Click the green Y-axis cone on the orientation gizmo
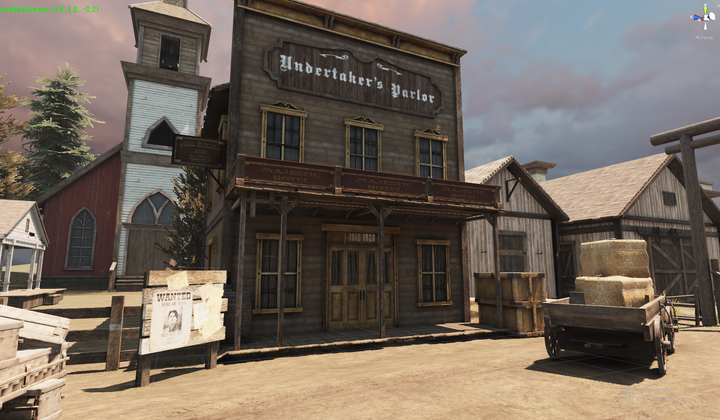This screenshot has height=420, width=720. pyautogui.click(x=703, y=9)
